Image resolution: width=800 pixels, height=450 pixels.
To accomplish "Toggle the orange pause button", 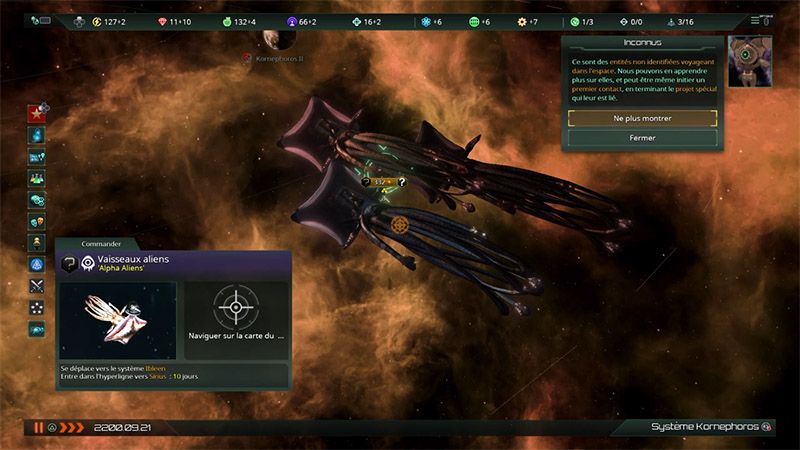I will coord(38,427).
